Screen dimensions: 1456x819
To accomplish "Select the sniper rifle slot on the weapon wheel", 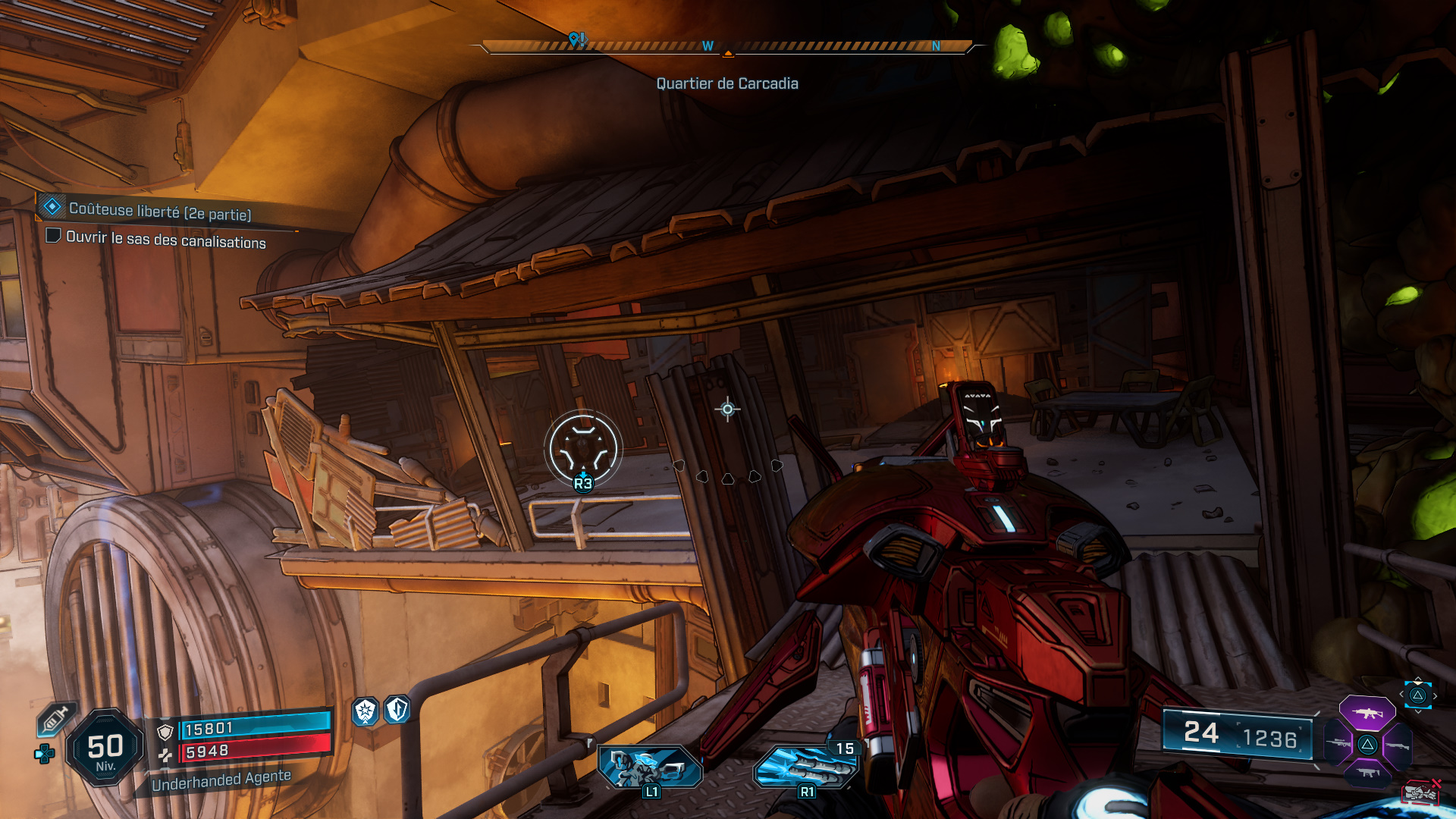I will click(1337, 742).
